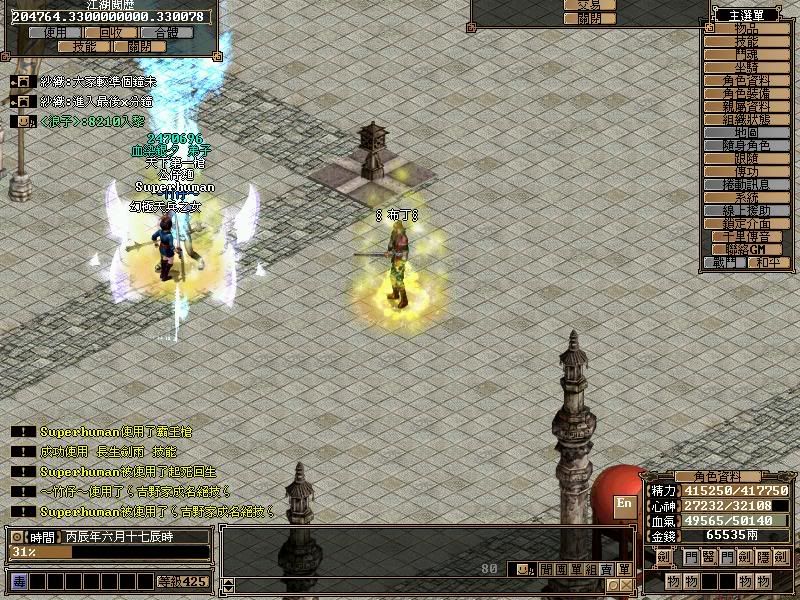Click the 使用 use button
The width and height of the screenshot is (800, 600).
[56, 33]
